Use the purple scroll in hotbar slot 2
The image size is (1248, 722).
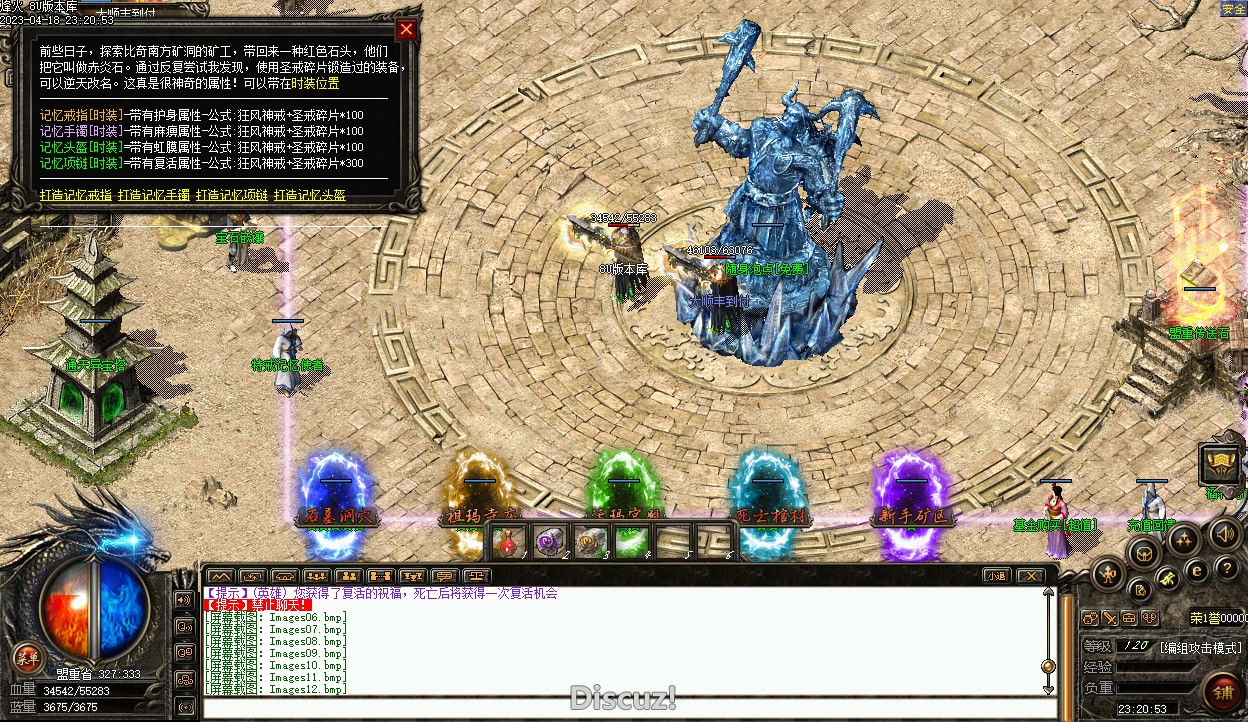click(549, 541)
